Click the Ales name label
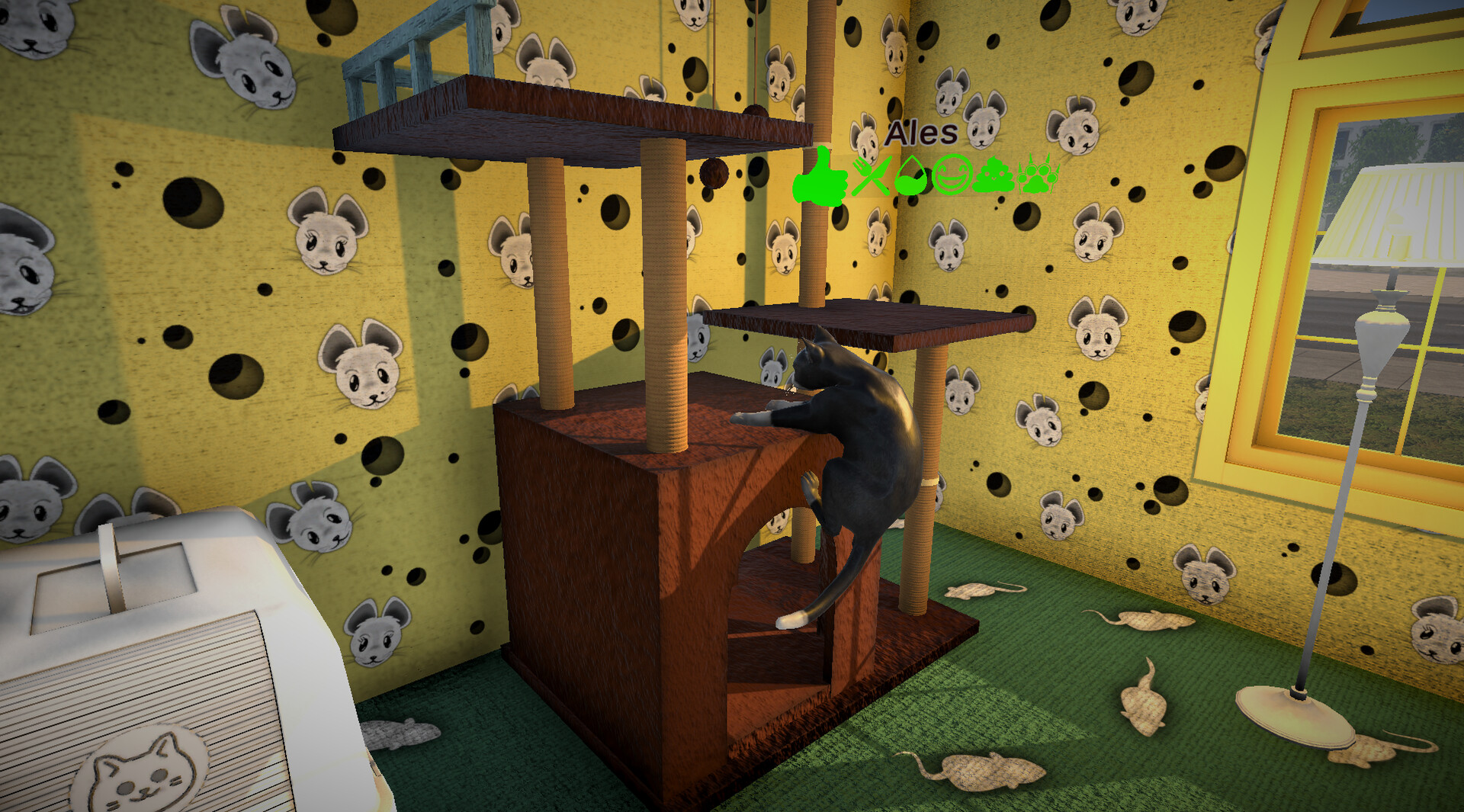This screenshot has width=1464, height=812. 920,132
